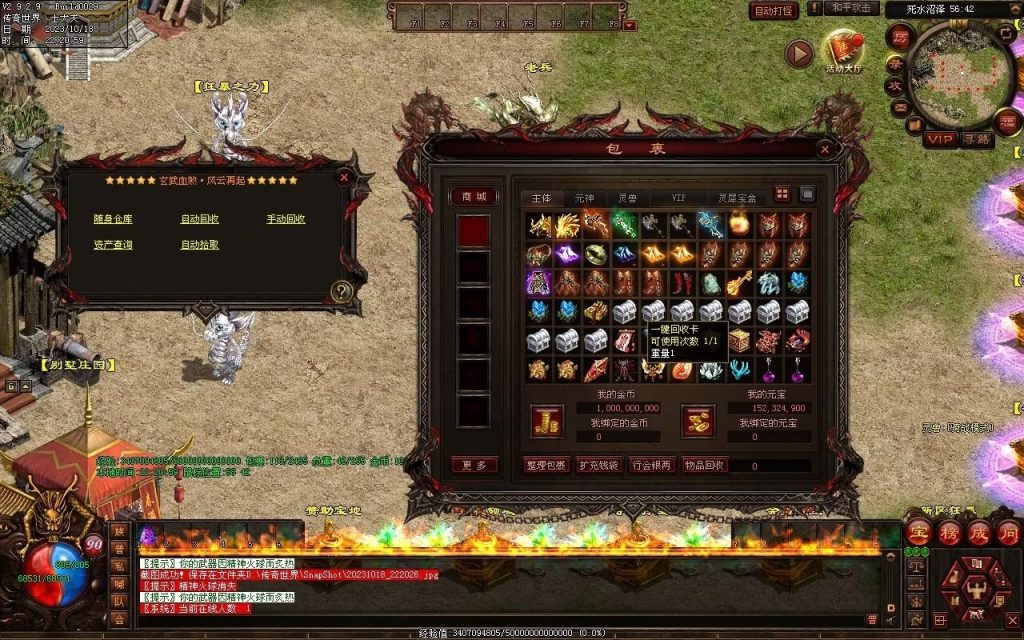This screenshot has width=1024, height=640.
Task: Switch to the 灵兽 tab
Action: [627, 198]
